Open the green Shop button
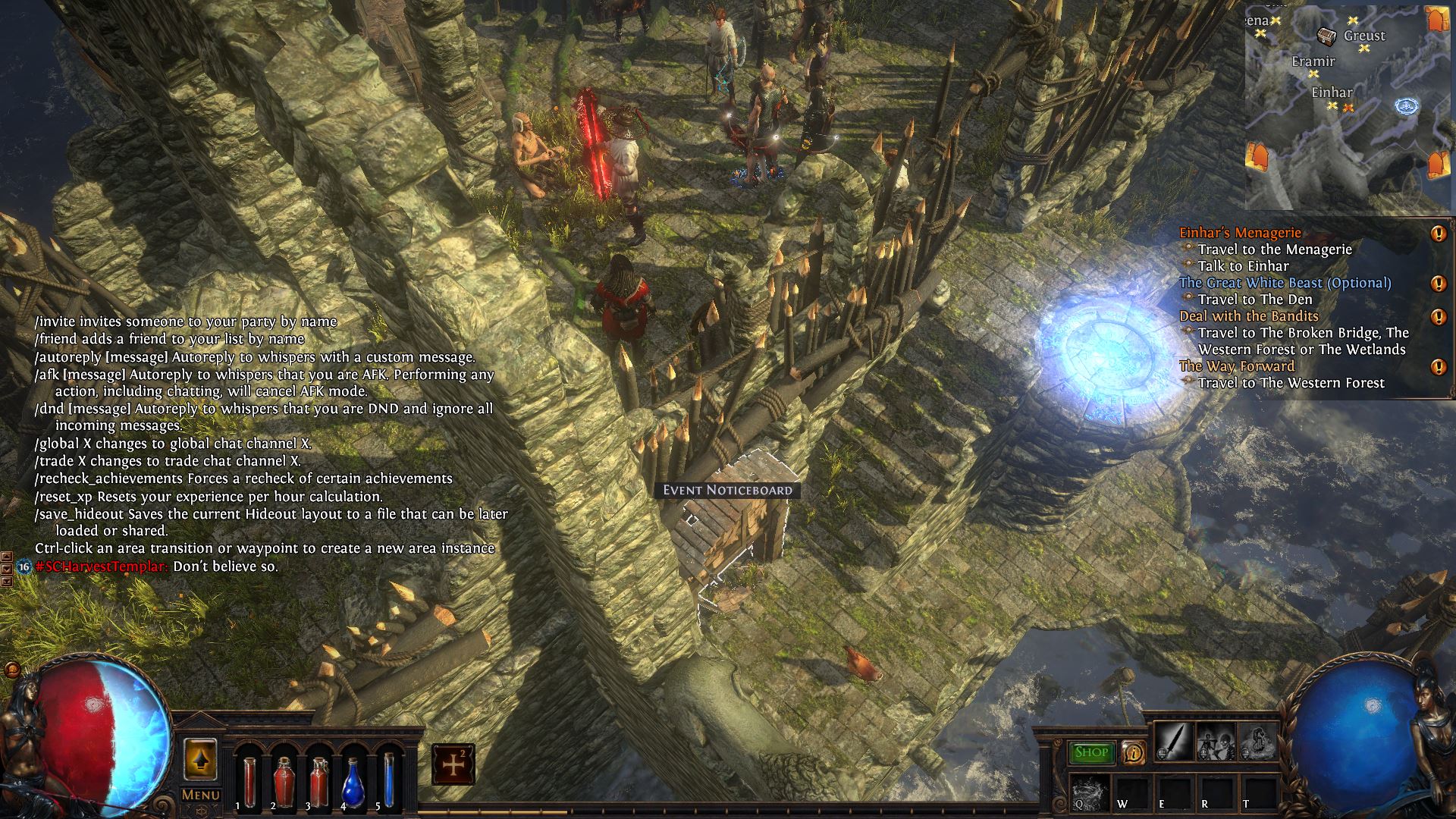The height and width of the screenshot is (819, 1456). [x=1091, y=752]
